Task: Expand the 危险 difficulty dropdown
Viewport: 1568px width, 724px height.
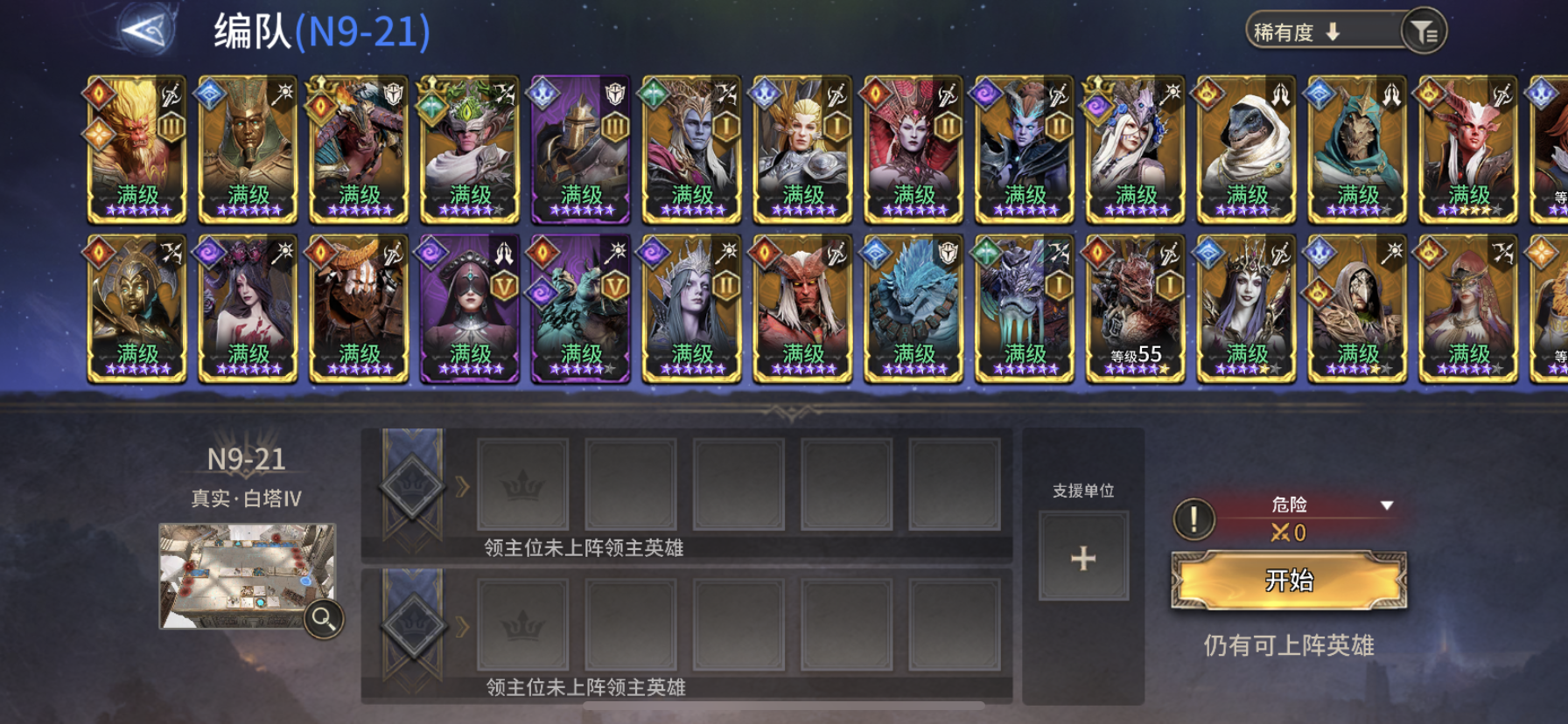Action: (x=1386, y=504)
